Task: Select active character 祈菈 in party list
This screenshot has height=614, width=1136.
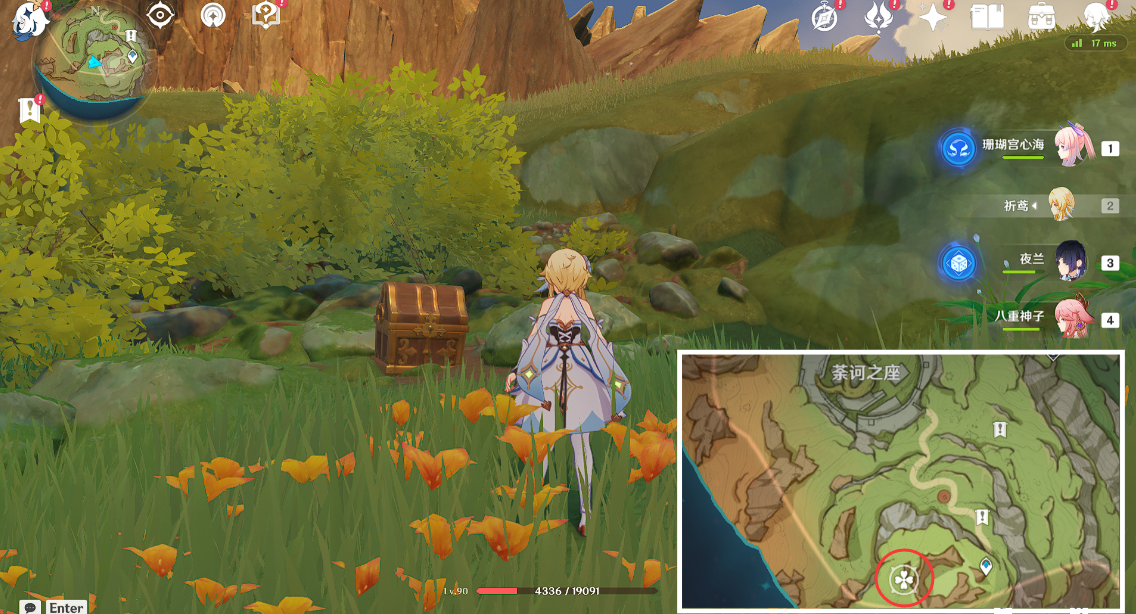Action: click(1062, 205)
